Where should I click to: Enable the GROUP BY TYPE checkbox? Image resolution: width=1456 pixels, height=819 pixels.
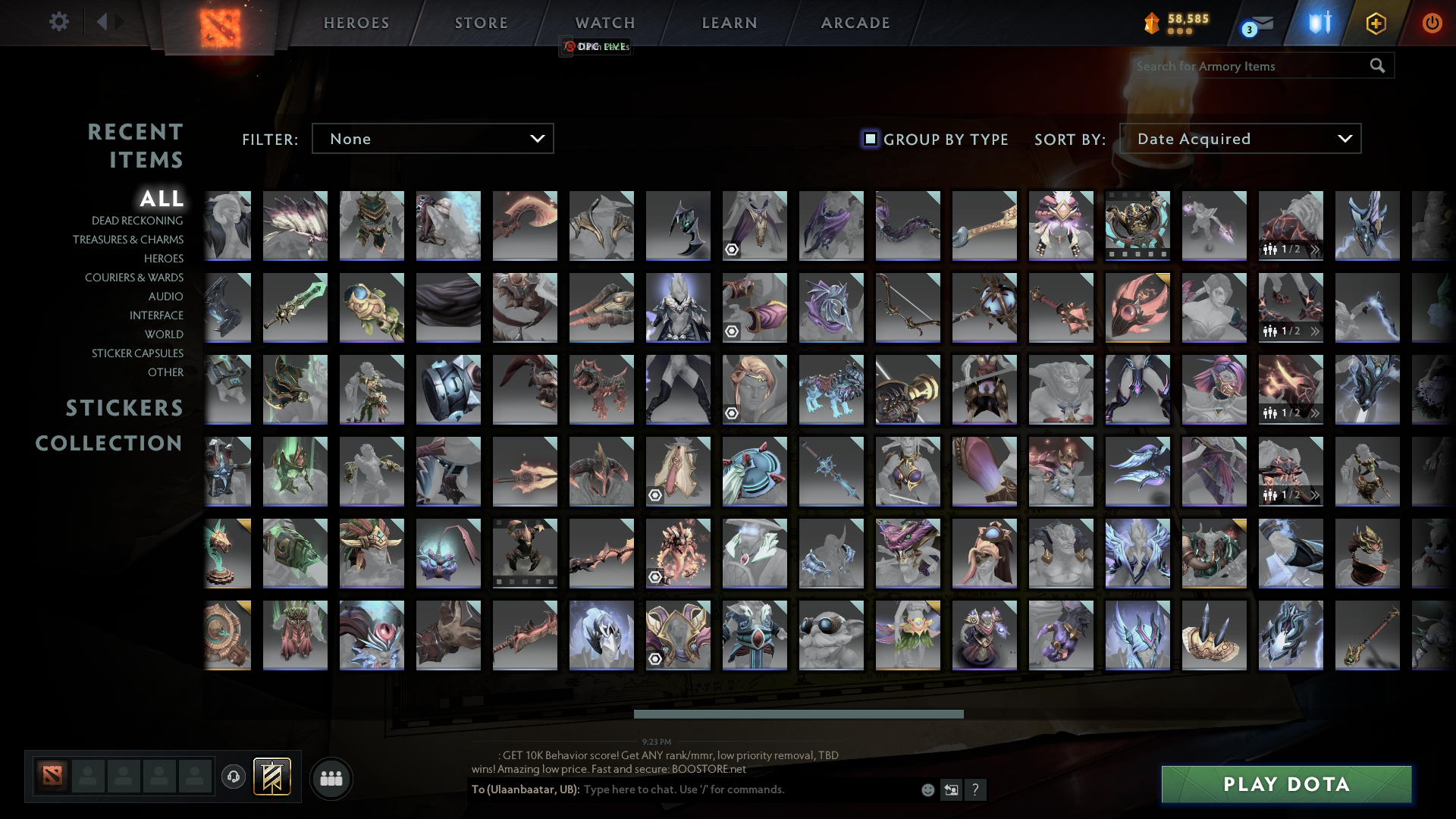point(869,139)
